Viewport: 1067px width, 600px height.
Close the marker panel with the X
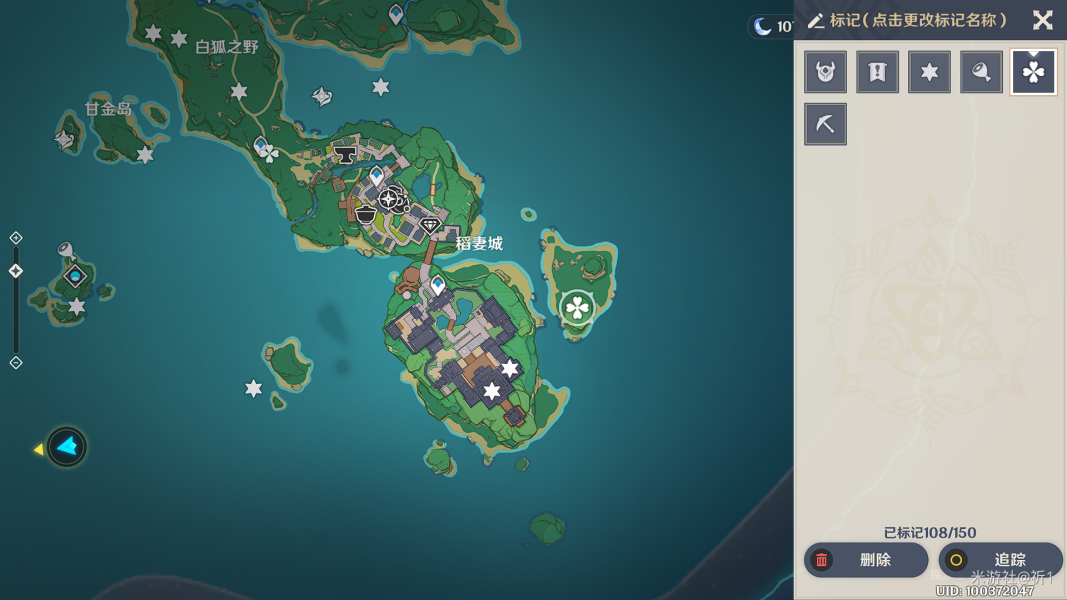coord(1042,20)
